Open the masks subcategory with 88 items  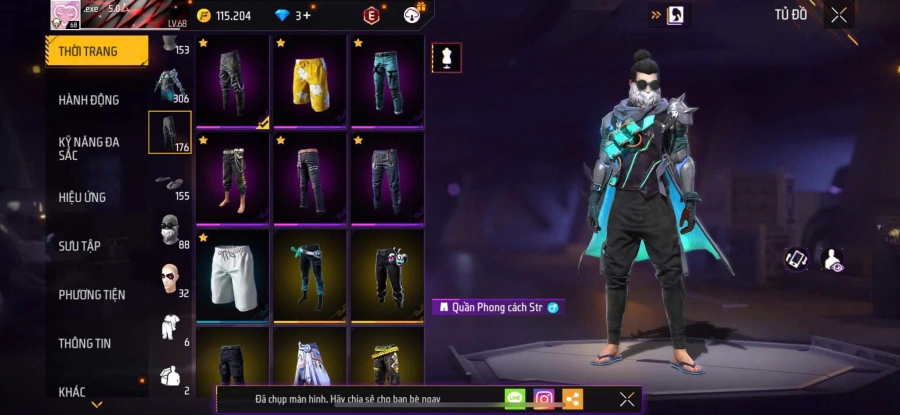tap(169, 231)
